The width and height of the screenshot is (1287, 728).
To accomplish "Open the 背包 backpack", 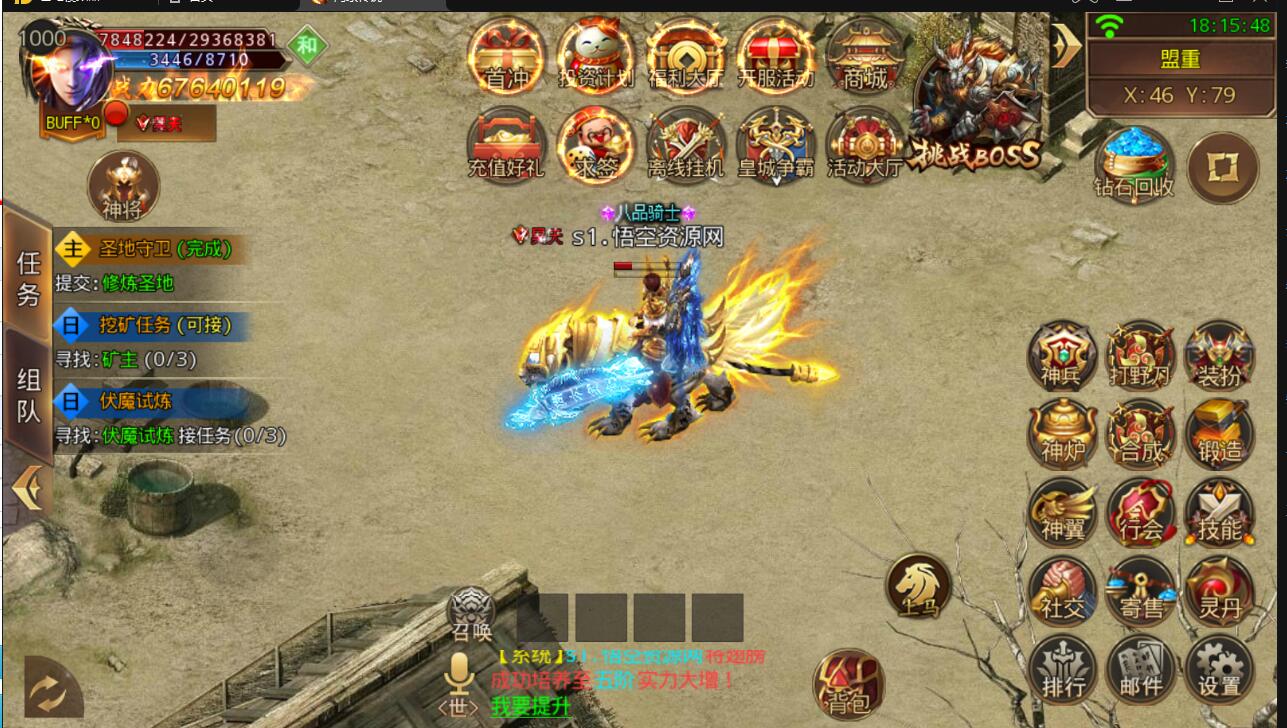I will pyautogui.click(x=848, y=683).
